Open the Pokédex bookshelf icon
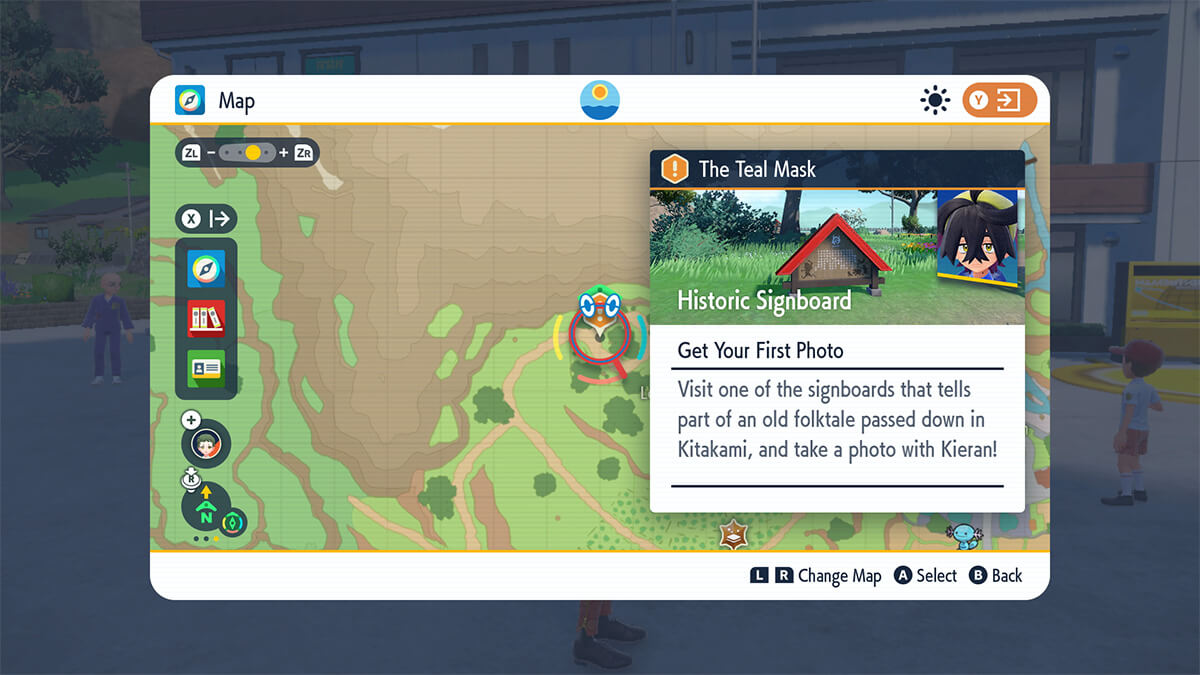This screenshot has height=675, width=1200. click(206, 319)
